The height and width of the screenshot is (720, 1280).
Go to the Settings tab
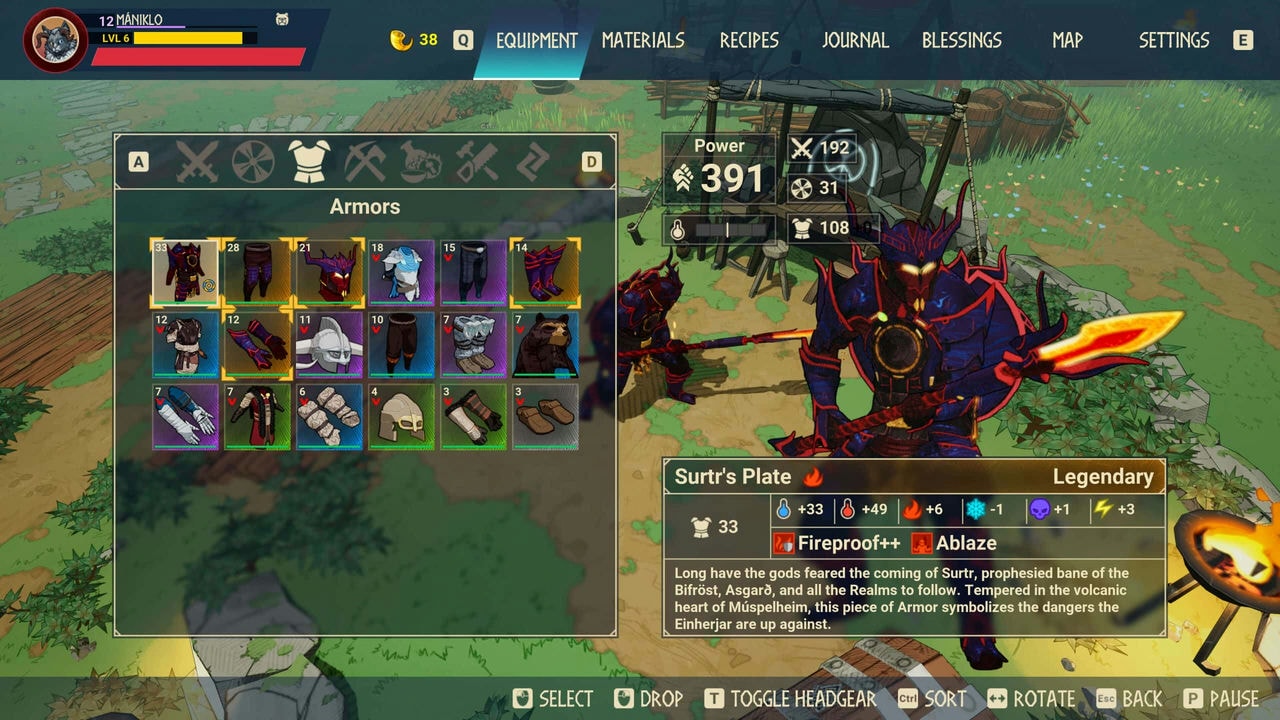[1174, 40]
